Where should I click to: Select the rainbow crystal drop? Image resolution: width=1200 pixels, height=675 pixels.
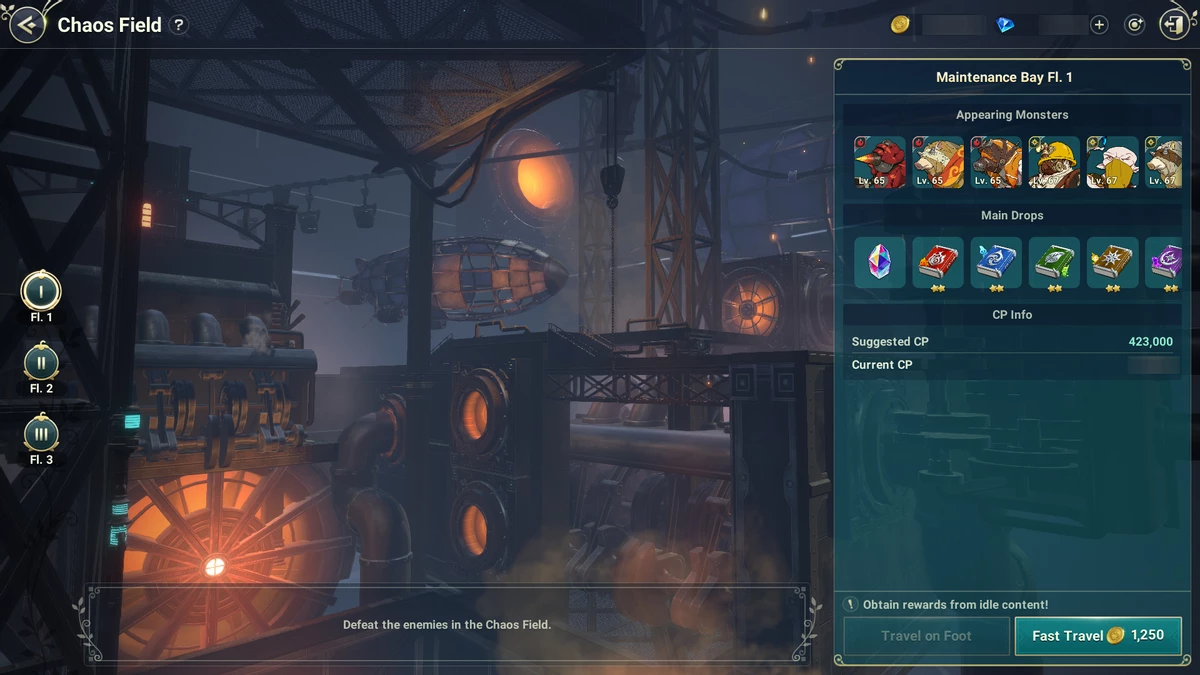[880, 262]
